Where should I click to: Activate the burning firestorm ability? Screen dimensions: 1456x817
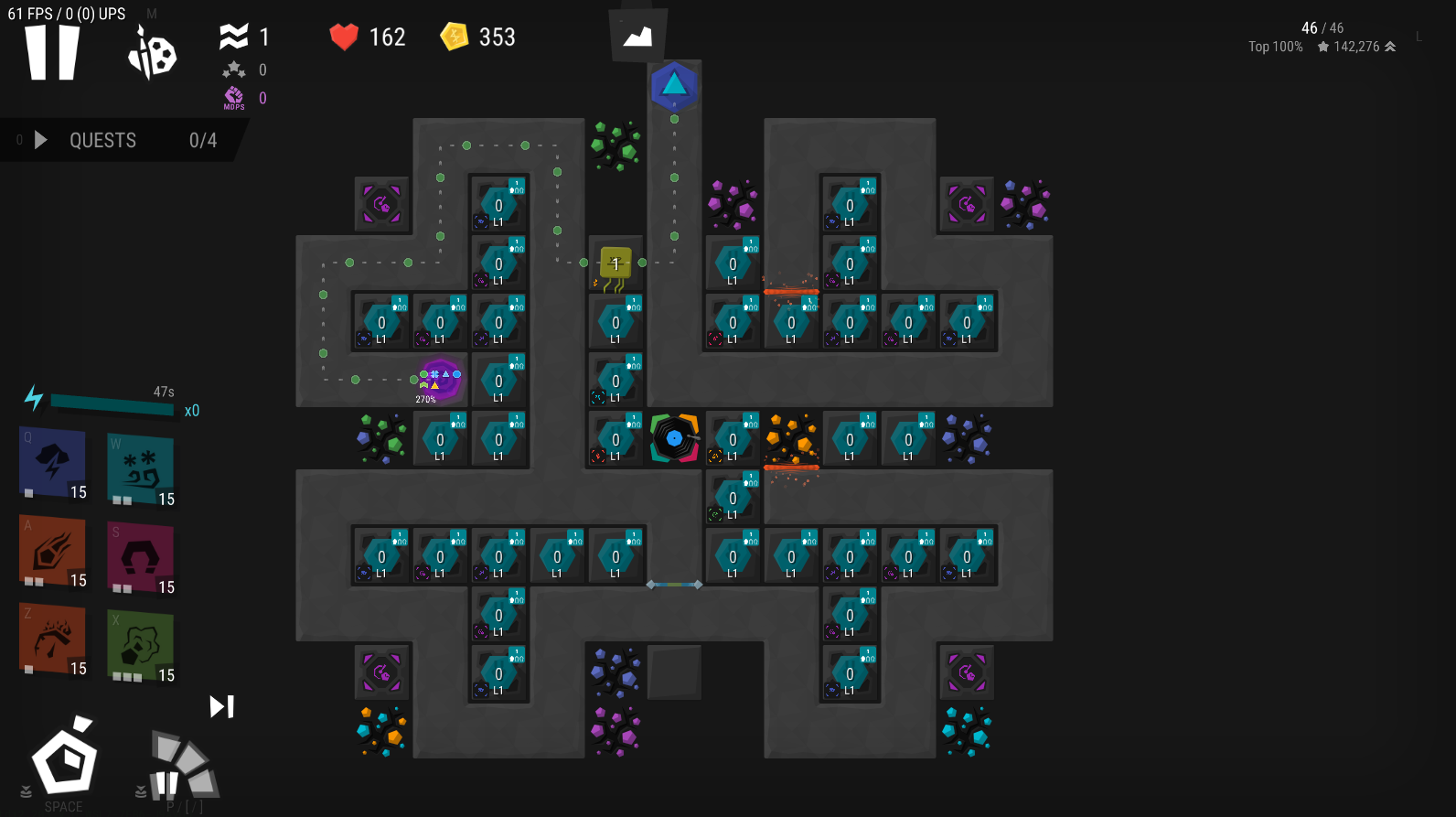click(53, 639)
